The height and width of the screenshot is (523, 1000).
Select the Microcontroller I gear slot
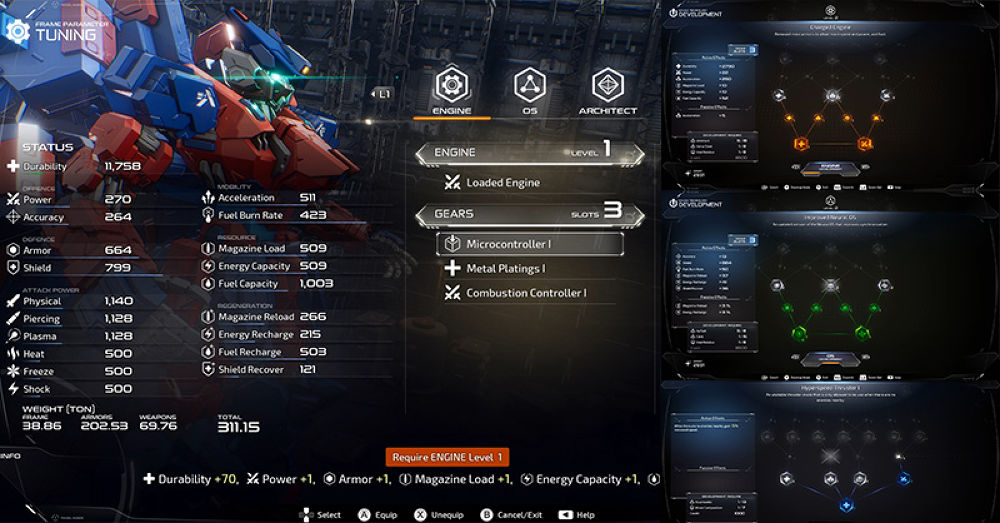(529, 244)
